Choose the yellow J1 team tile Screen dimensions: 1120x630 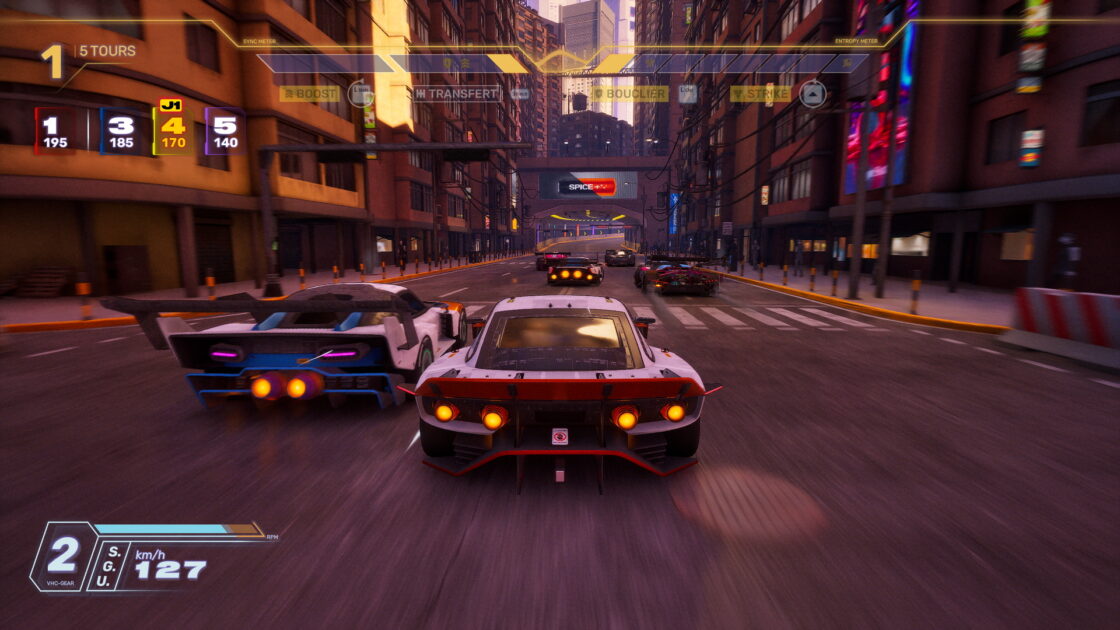pyautogui.click(x=172, y=131)
